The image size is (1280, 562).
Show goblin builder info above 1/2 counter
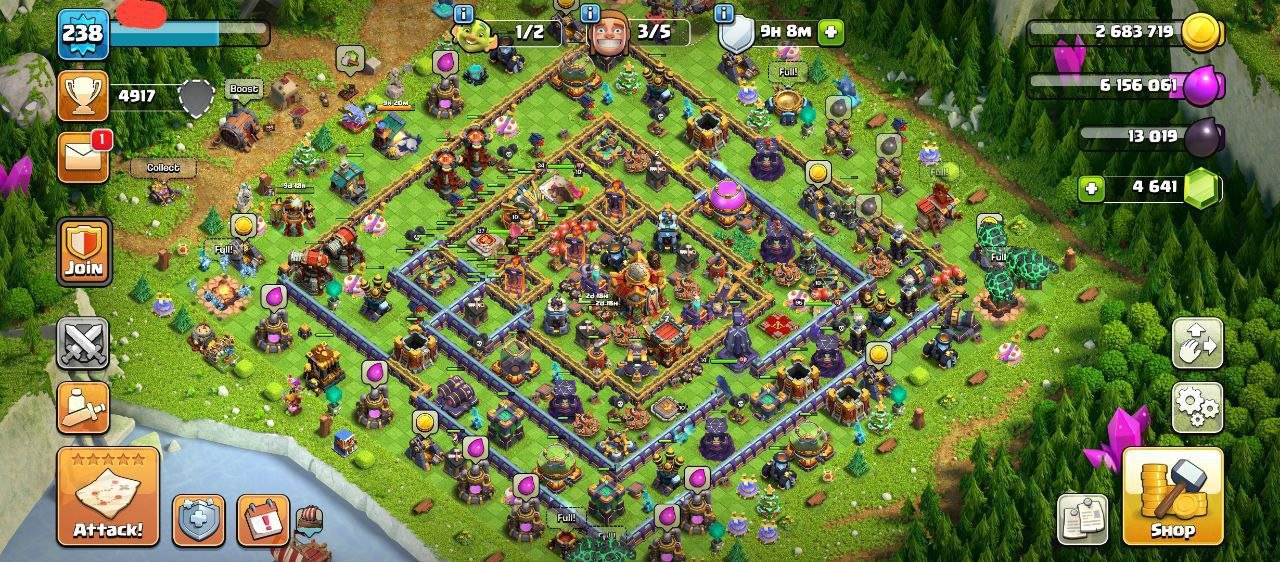pyautogui.click(x=463, y=13)
